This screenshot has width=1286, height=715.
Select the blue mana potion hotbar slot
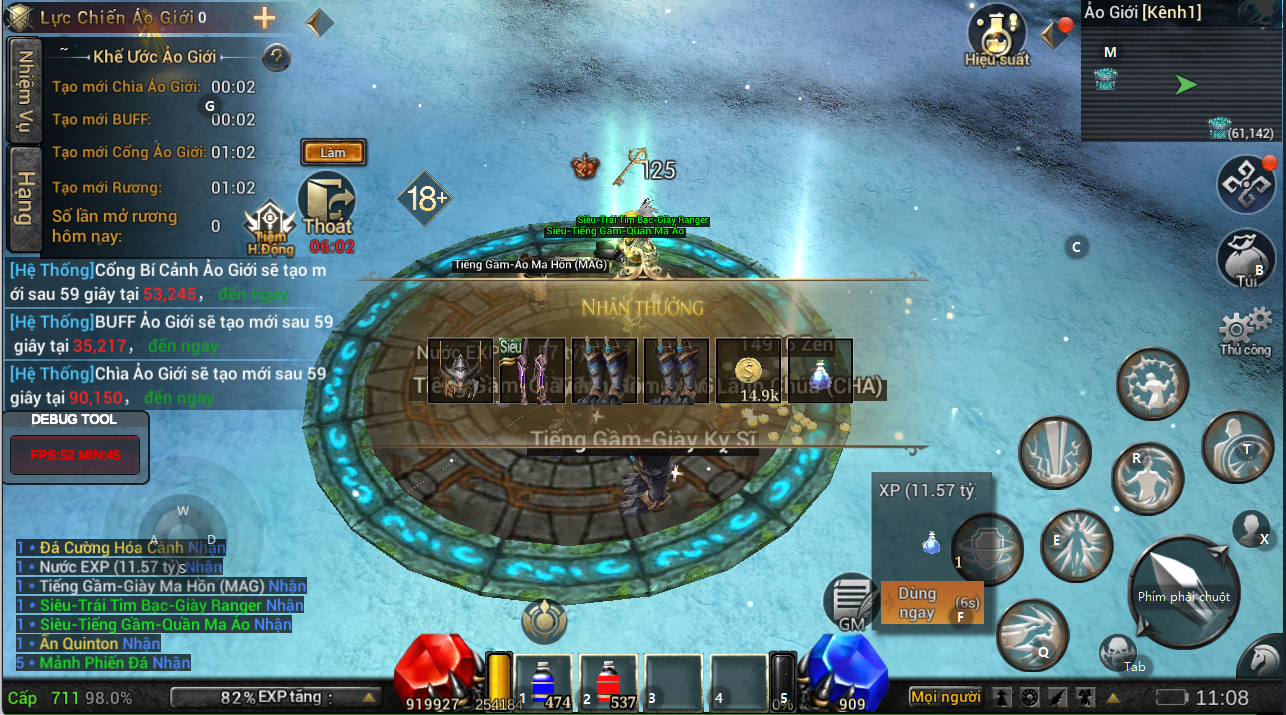[x=544, y=683]
